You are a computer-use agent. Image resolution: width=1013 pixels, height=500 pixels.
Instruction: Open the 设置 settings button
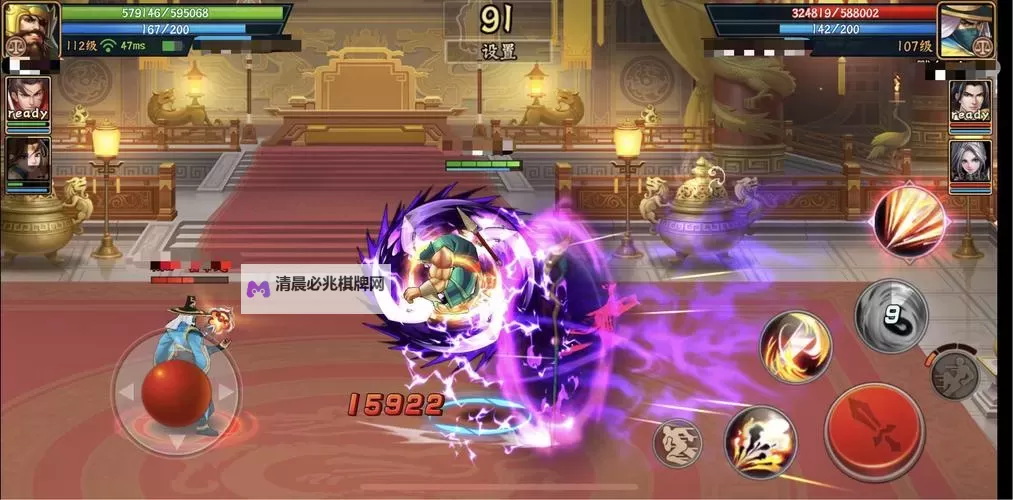click(497, 51)
